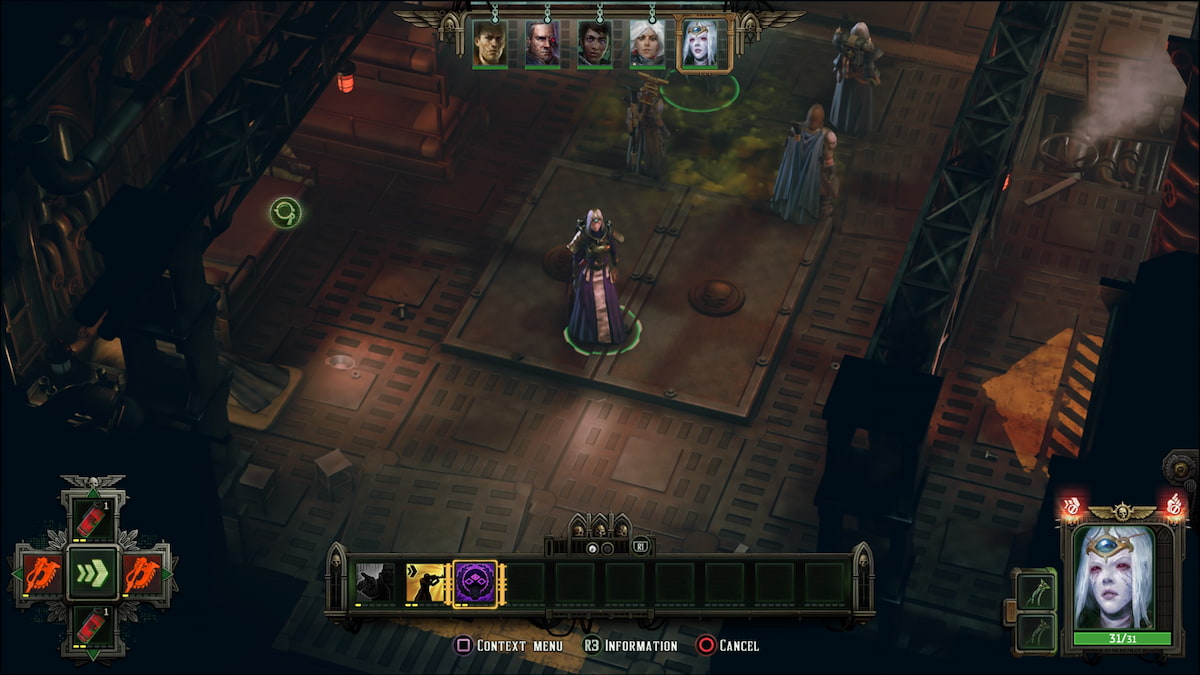The image size is (1200, 675).
Task: Choose the party member with the red bionic eye
Action: 542,44
